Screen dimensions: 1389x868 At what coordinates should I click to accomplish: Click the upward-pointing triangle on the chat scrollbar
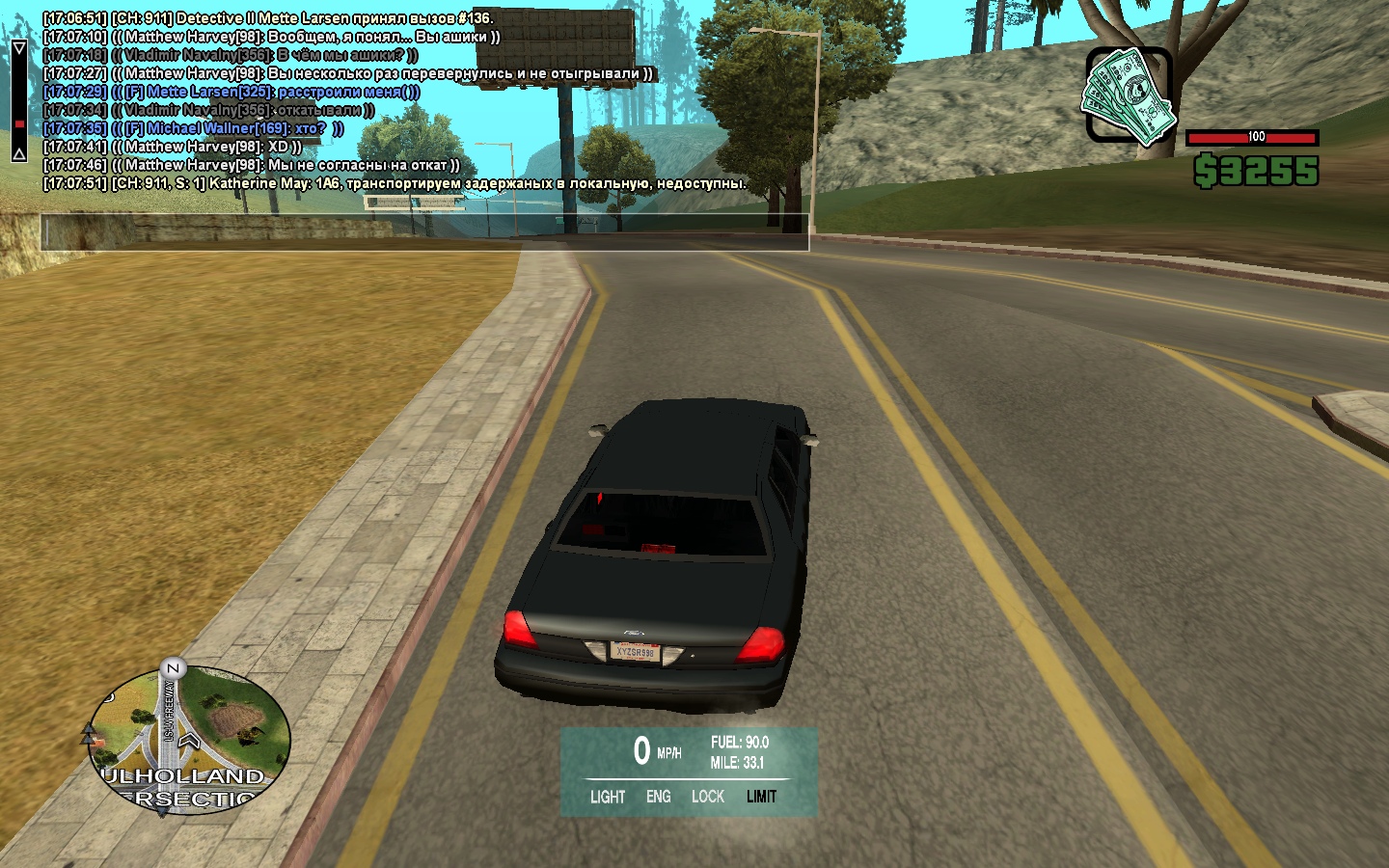click(x=18, y=153)
